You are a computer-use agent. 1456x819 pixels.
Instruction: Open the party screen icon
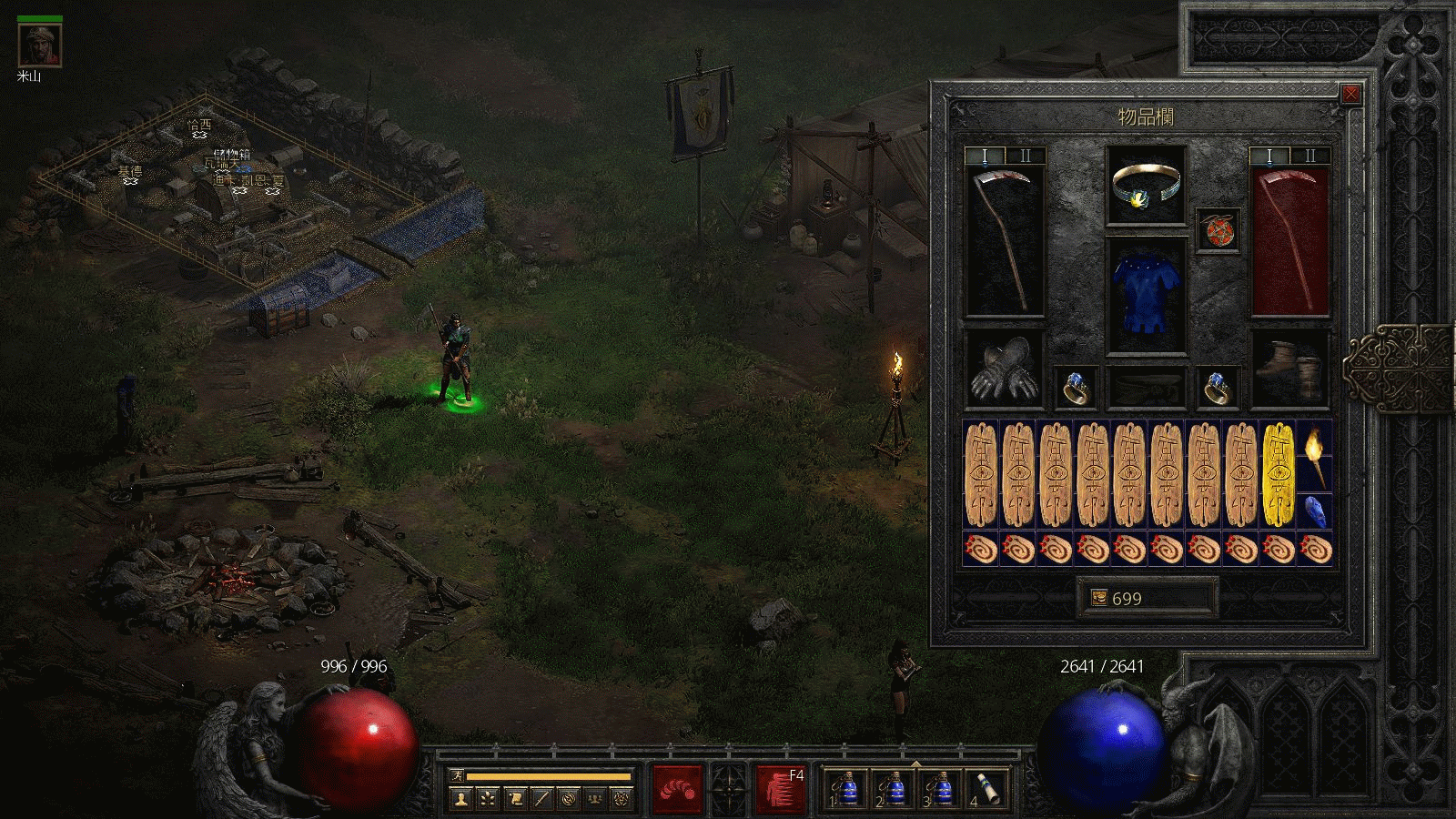pyautogui.click(x=595, y=798)
